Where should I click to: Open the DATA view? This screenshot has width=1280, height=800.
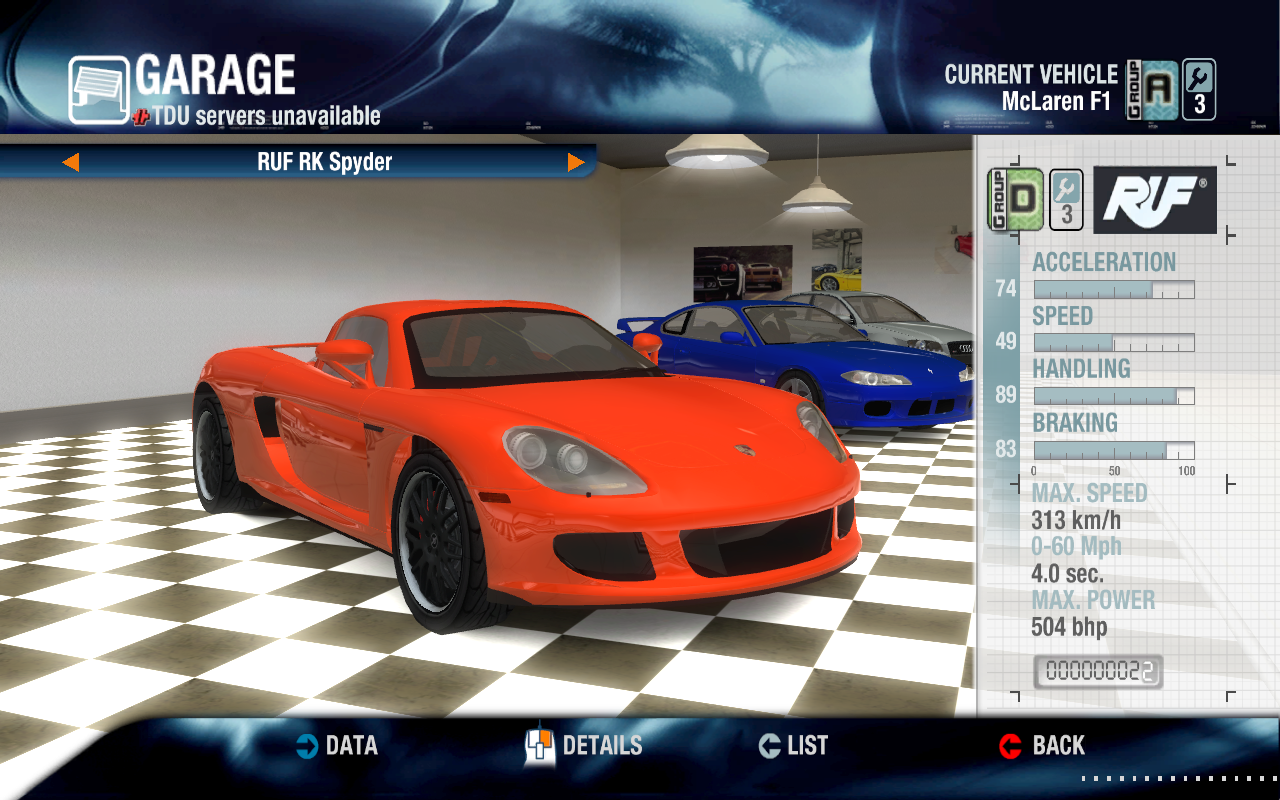point(337,746)
